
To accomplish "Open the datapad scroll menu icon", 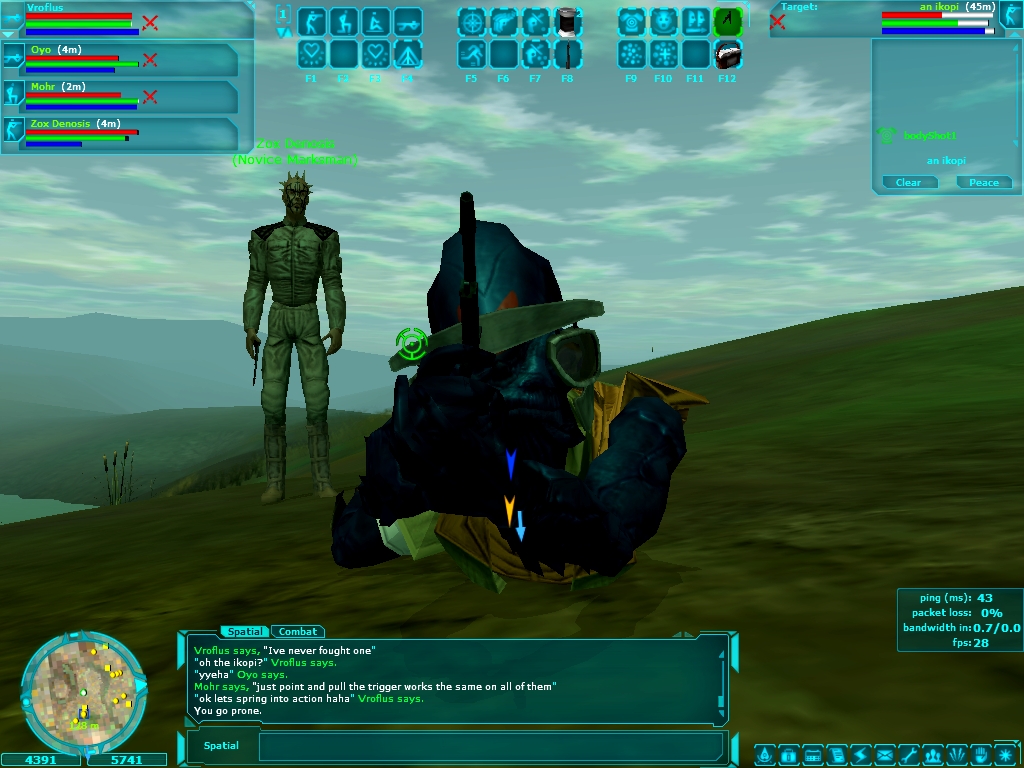I will pyautogui.click(x=836, y=754).
